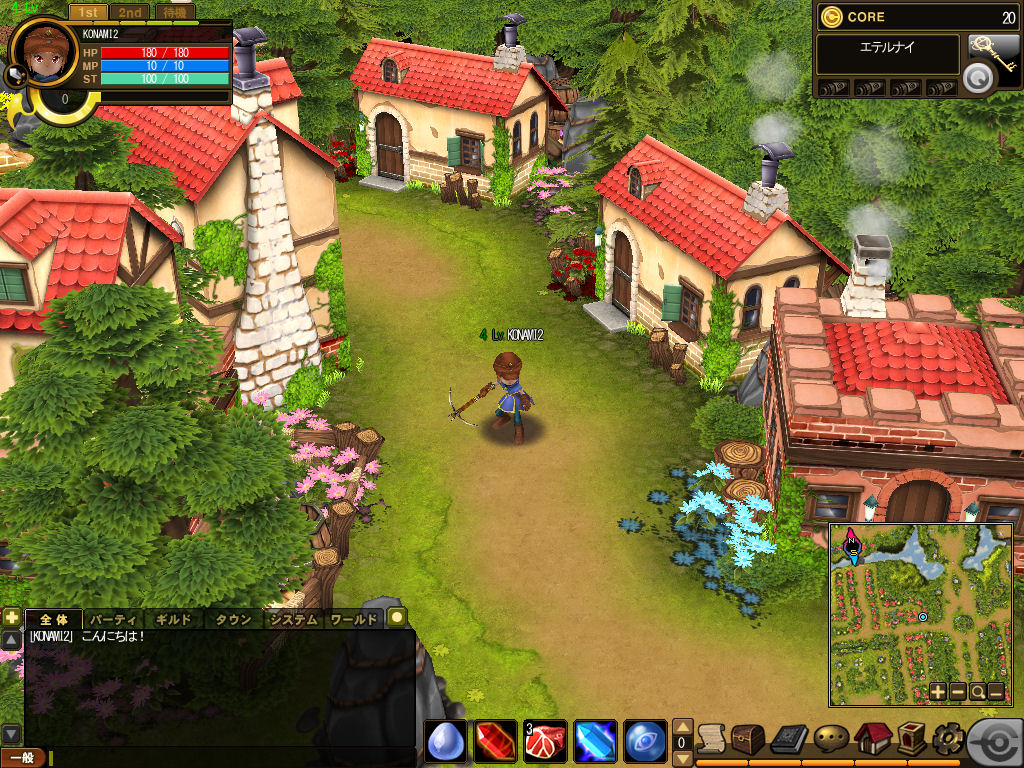1024x768 pixels.
Task: Open the scroll quest log icon
Action: click(x=711, y=738)
